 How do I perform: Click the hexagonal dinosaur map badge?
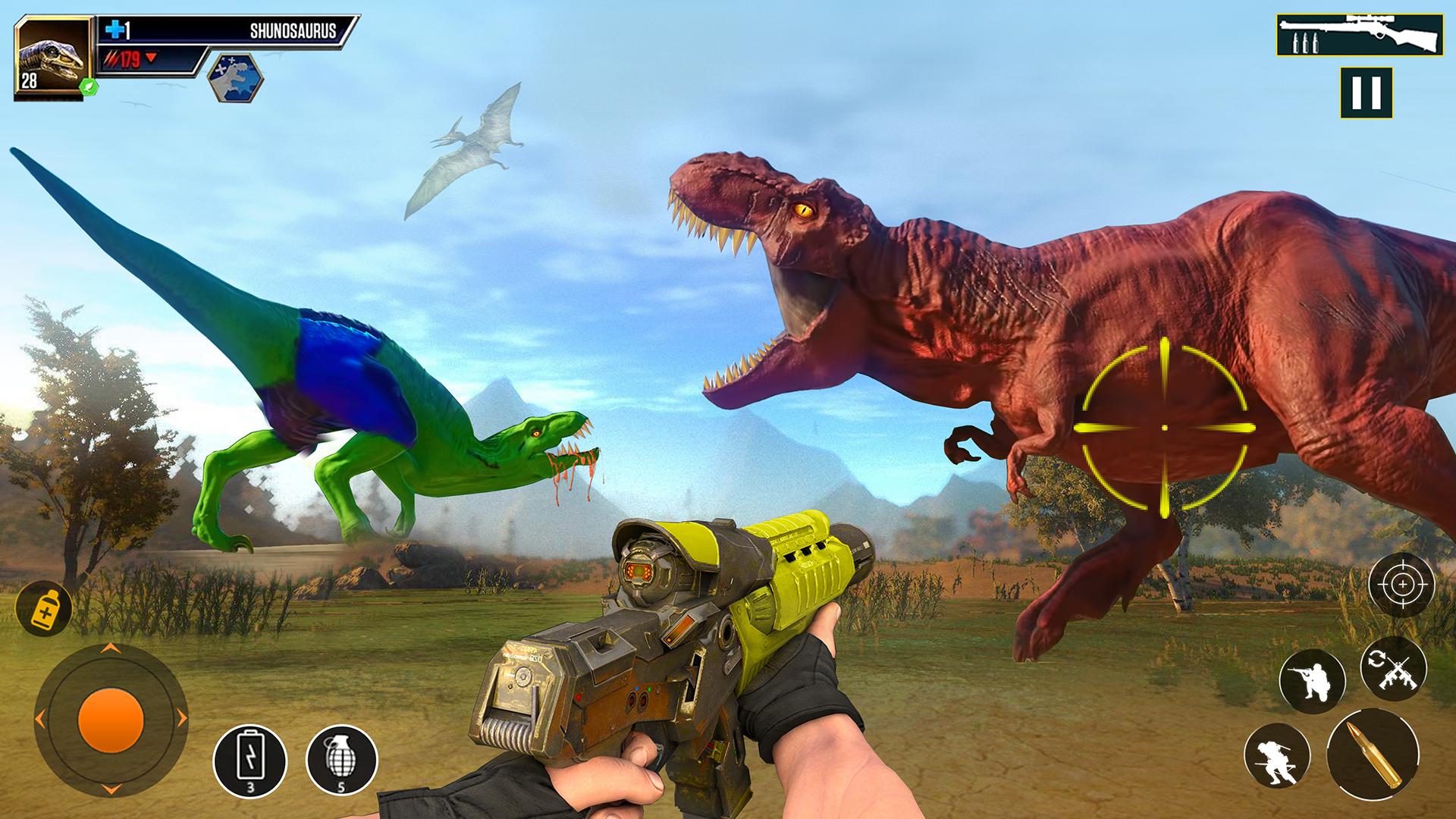coord(235,77)
